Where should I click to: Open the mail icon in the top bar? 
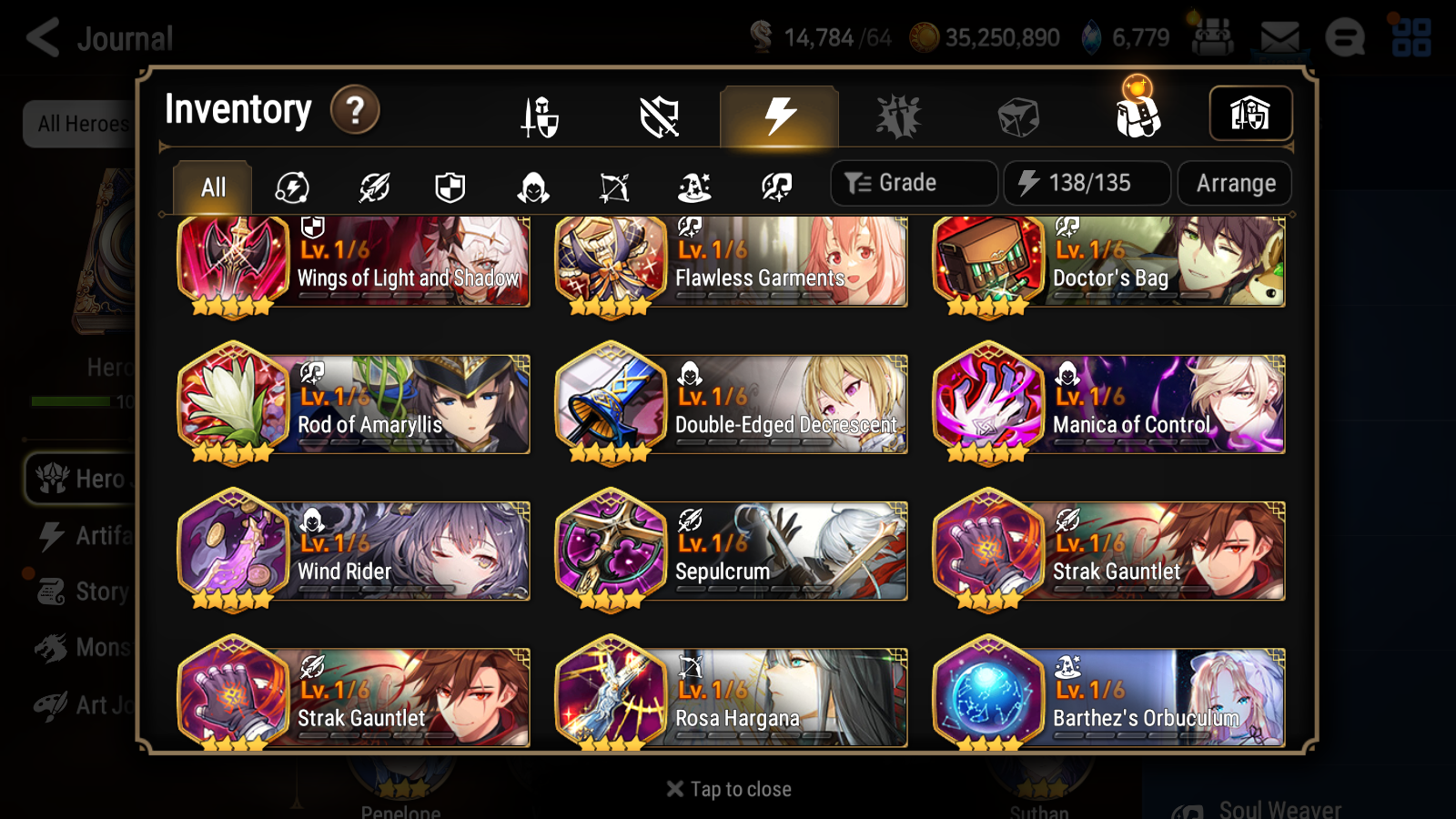pyautogui.click(x=1279, y=36)
